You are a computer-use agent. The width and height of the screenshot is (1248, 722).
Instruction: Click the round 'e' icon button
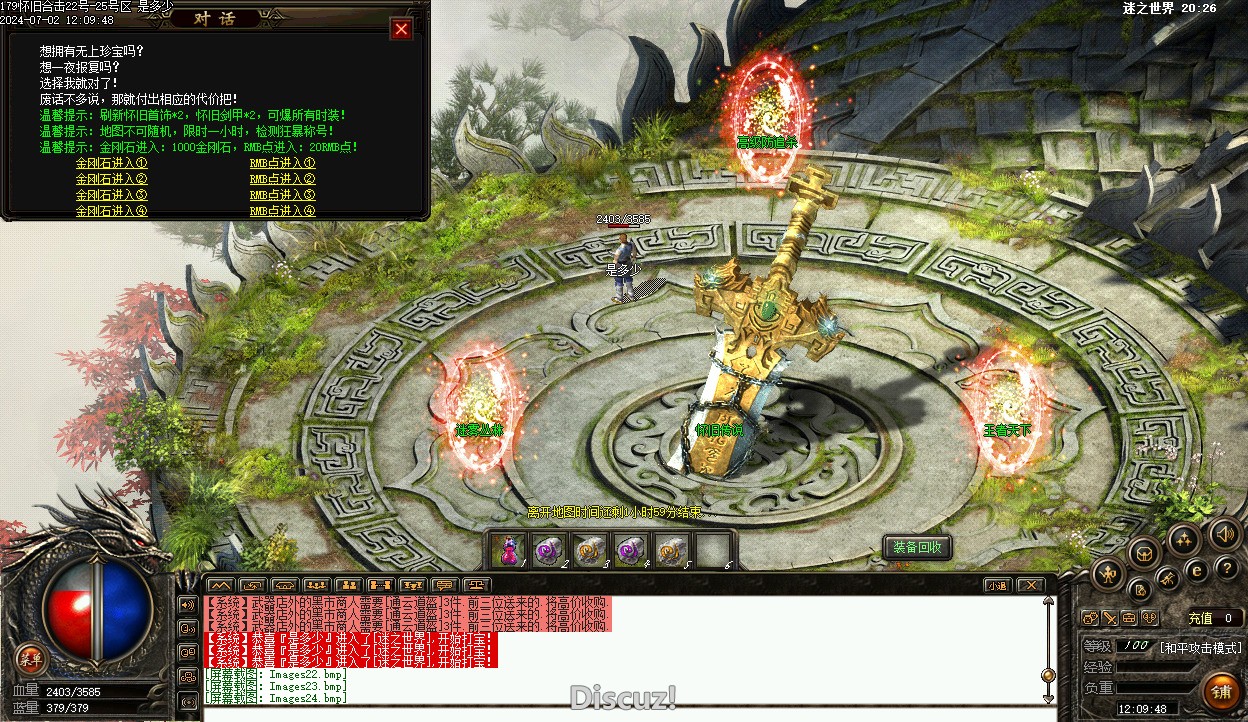(x=1196, y=570)
